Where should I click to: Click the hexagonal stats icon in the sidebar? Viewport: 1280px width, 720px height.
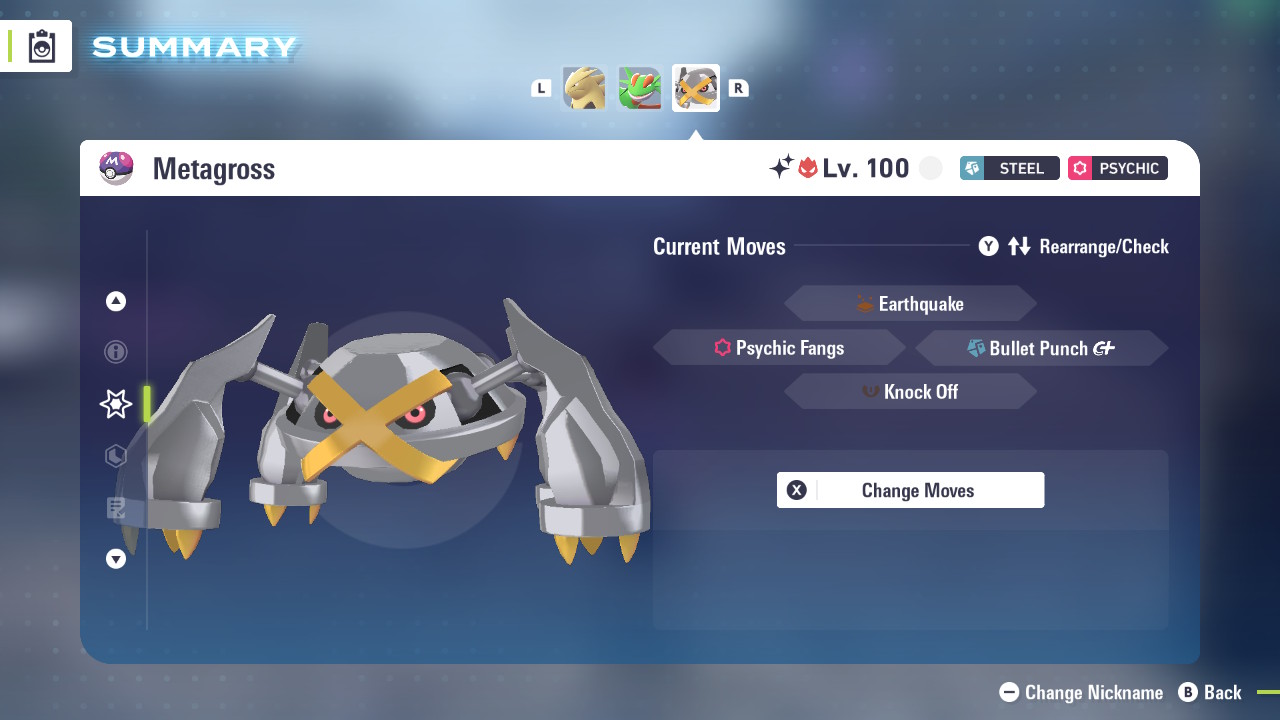(115, 456)
